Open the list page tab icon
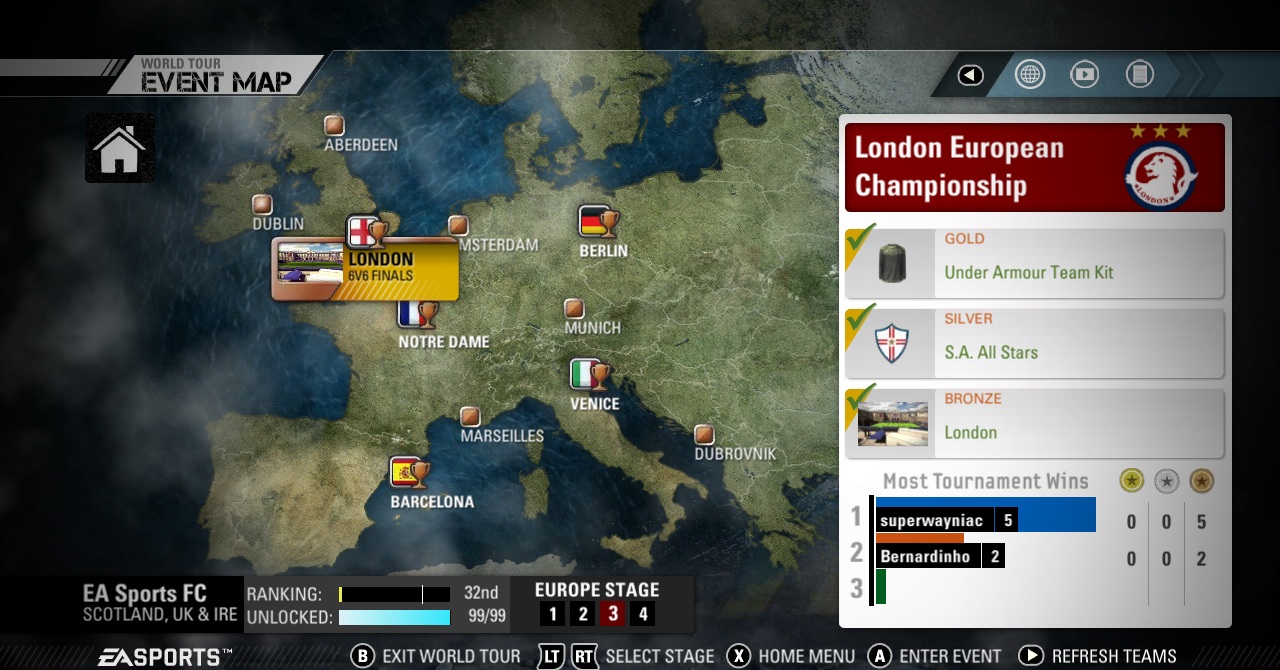The height and width of the screenshot is (670, 1280). (1139, 75)
